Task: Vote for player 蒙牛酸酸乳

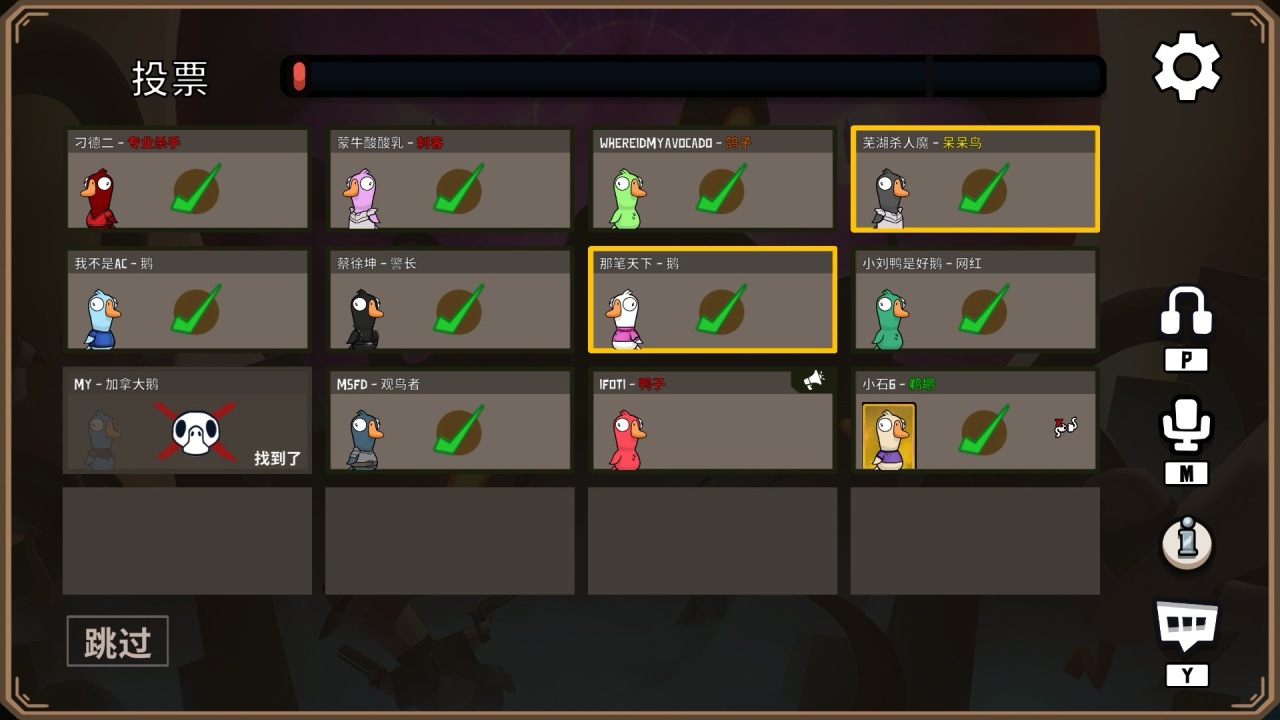Action: pyautogui.click(x=449, y=180)
